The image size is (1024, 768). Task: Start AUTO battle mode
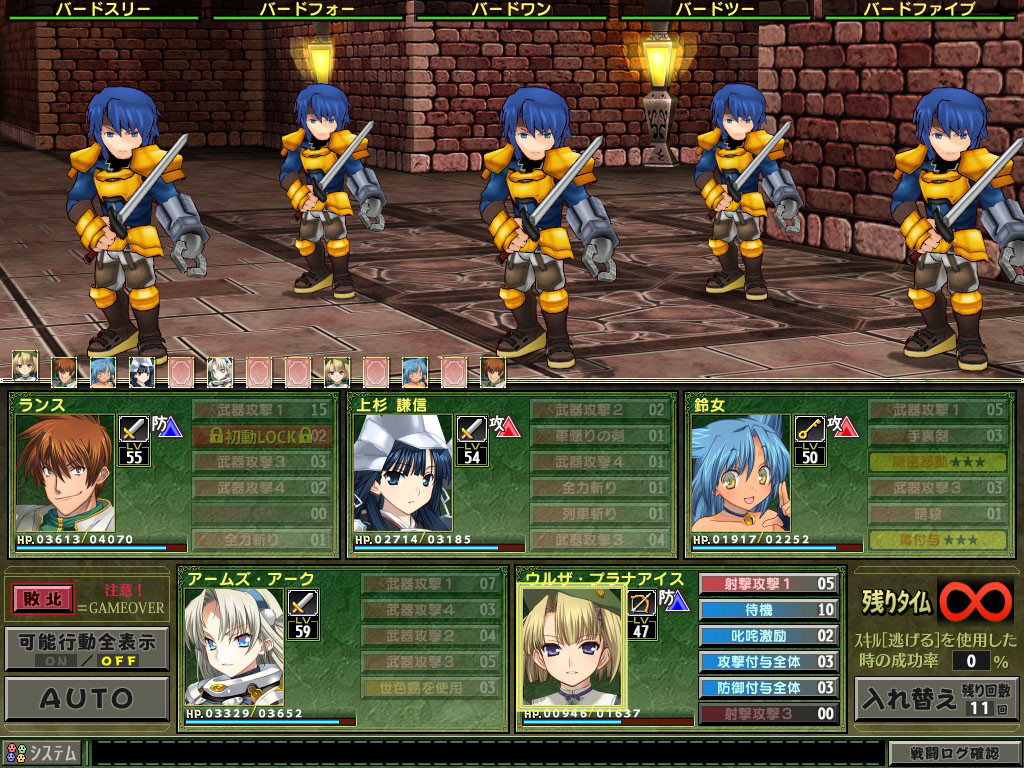86,698
